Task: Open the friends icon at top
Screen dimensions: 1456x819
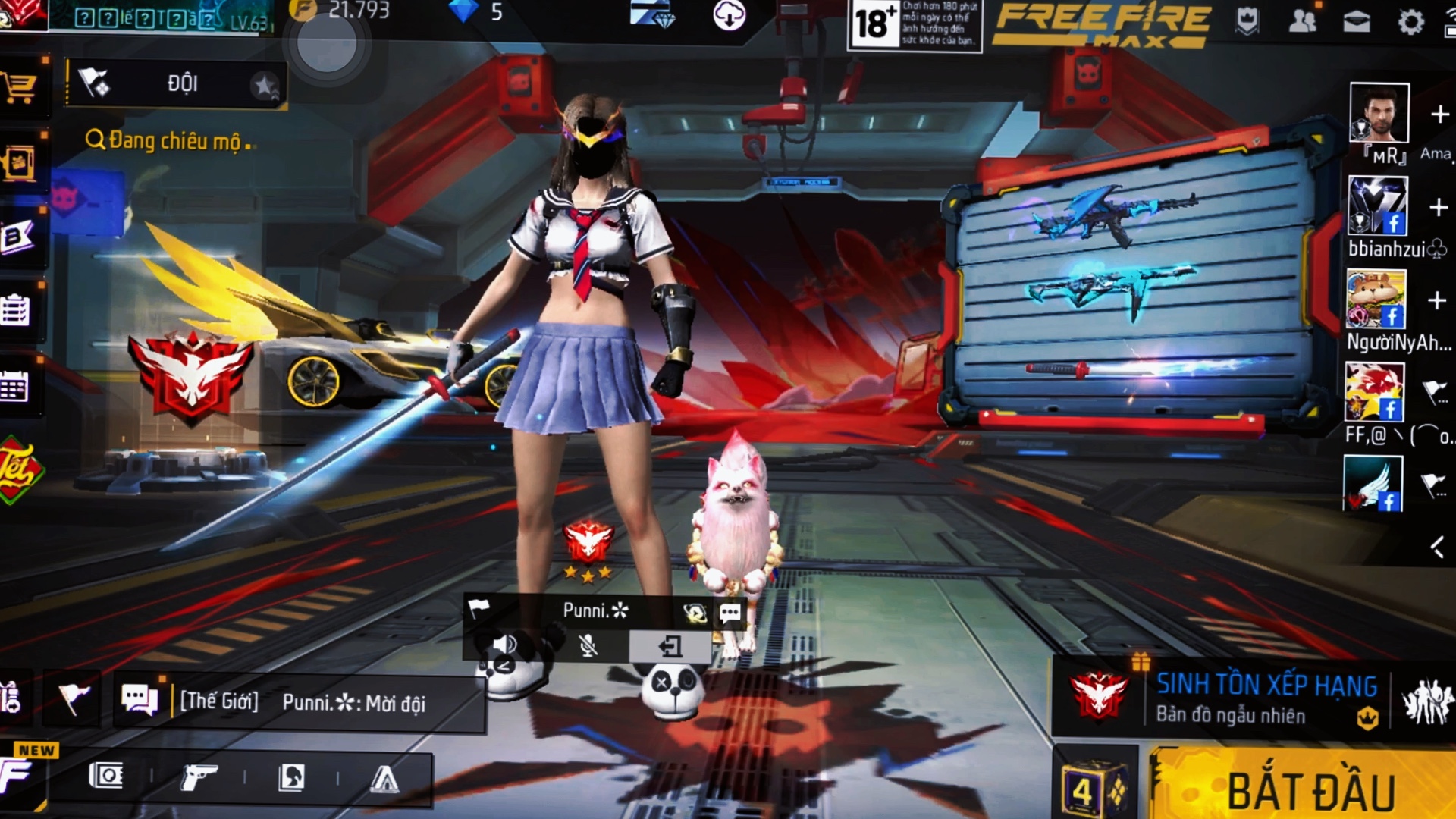Action: [x=1302, y=21]
